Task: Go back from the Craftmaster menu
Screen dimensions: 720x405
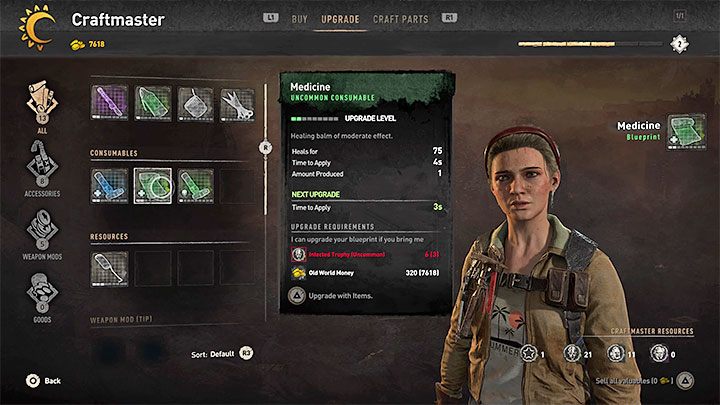Action: (44, 381)
